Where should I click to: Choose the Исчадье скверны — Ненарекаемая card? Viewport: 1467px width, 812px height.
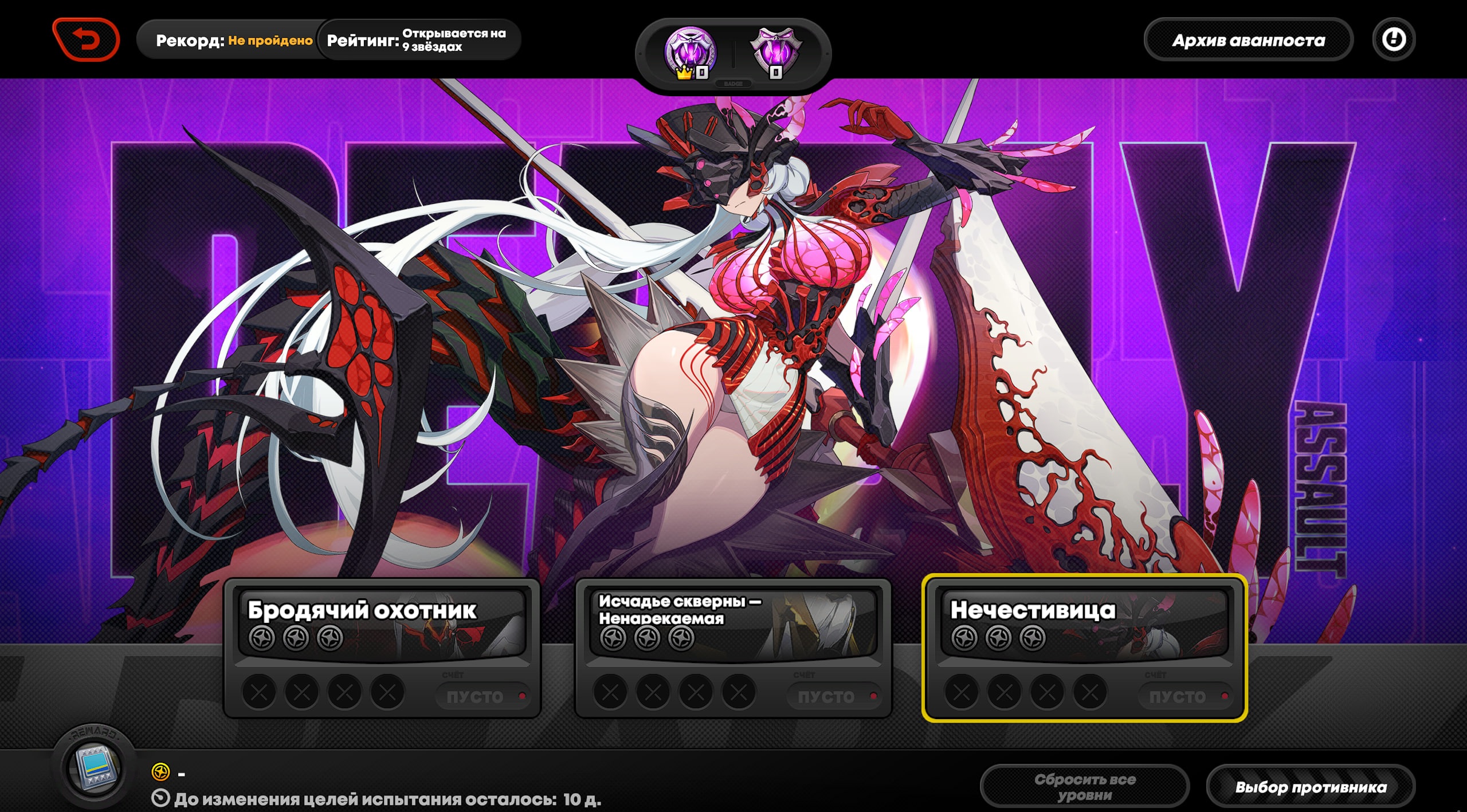click(733, 648)
